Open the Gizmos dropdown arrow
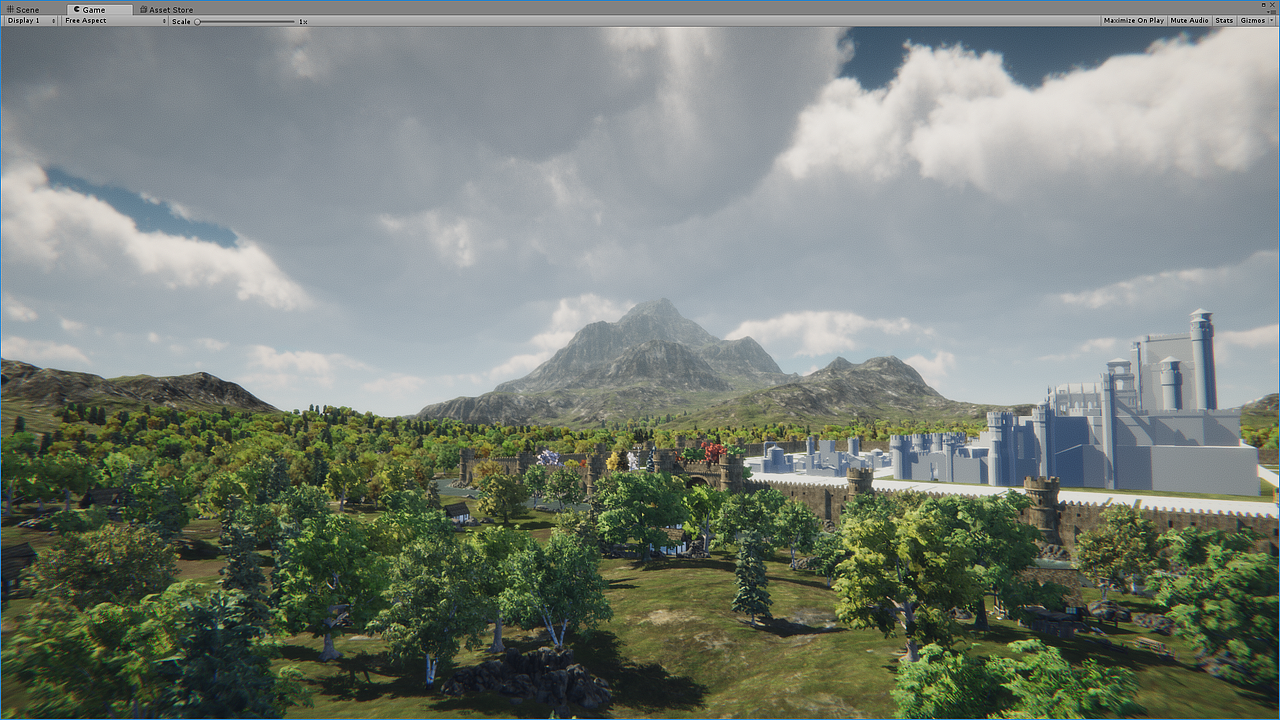Image resolution: width=1280 pixels, height=720 pixels. tap(1272, 20)
